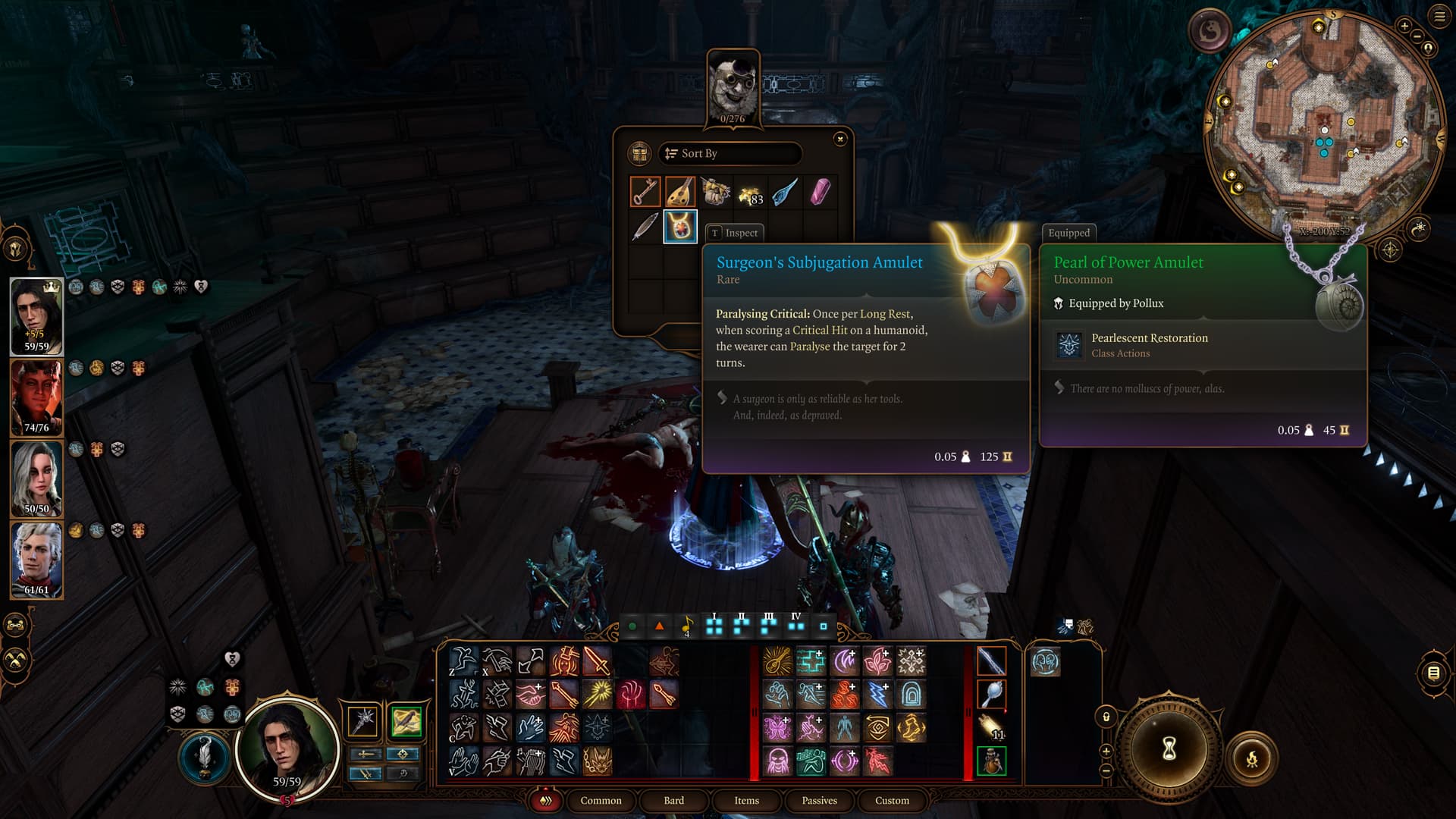Open the main menu hamburger button
Viewport: 1456px width, 819px height.
tap(1439, 17)
